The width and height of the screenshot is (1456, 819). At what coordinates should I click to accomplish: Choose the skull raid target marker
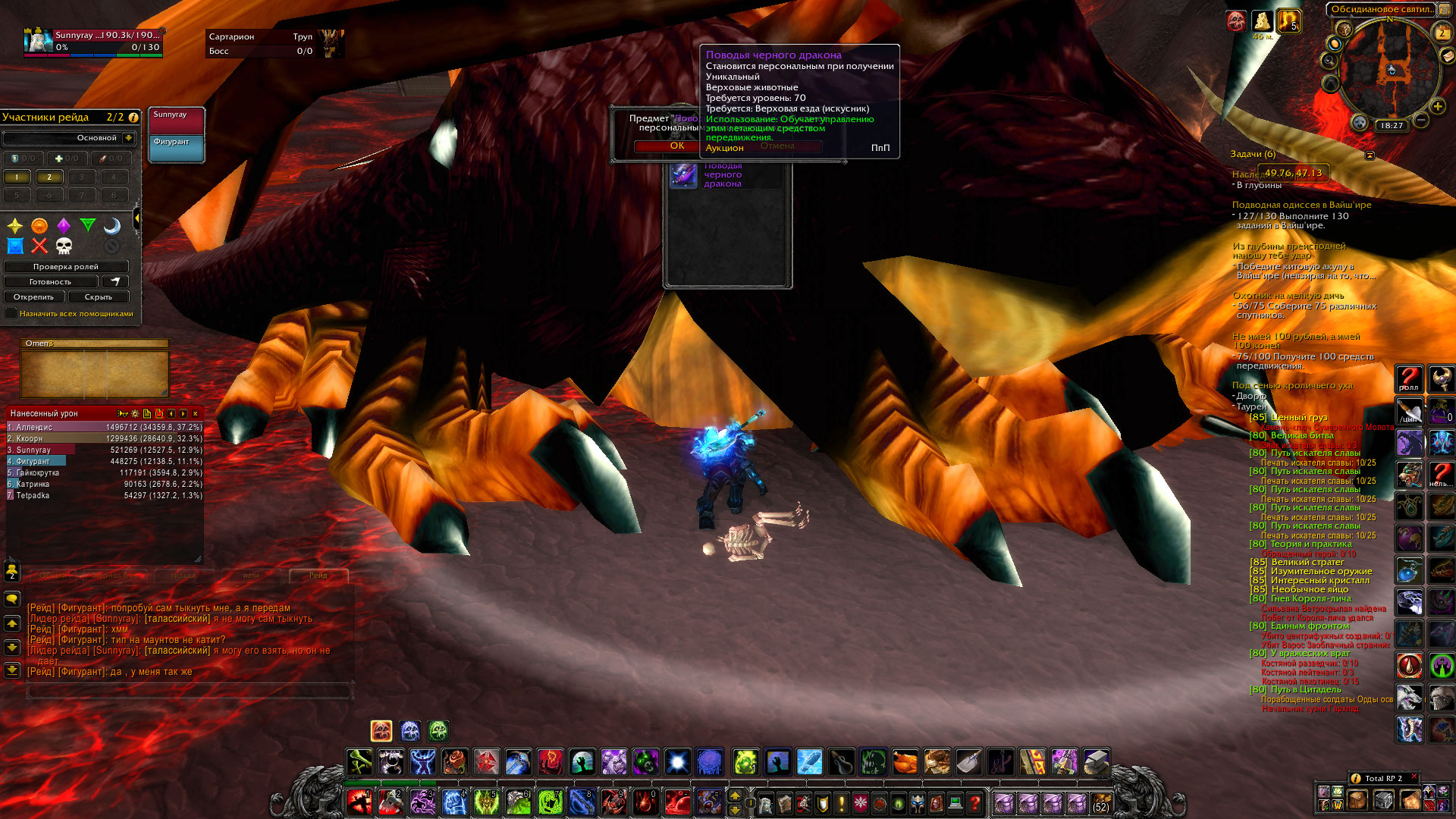(x=64, y=246)
